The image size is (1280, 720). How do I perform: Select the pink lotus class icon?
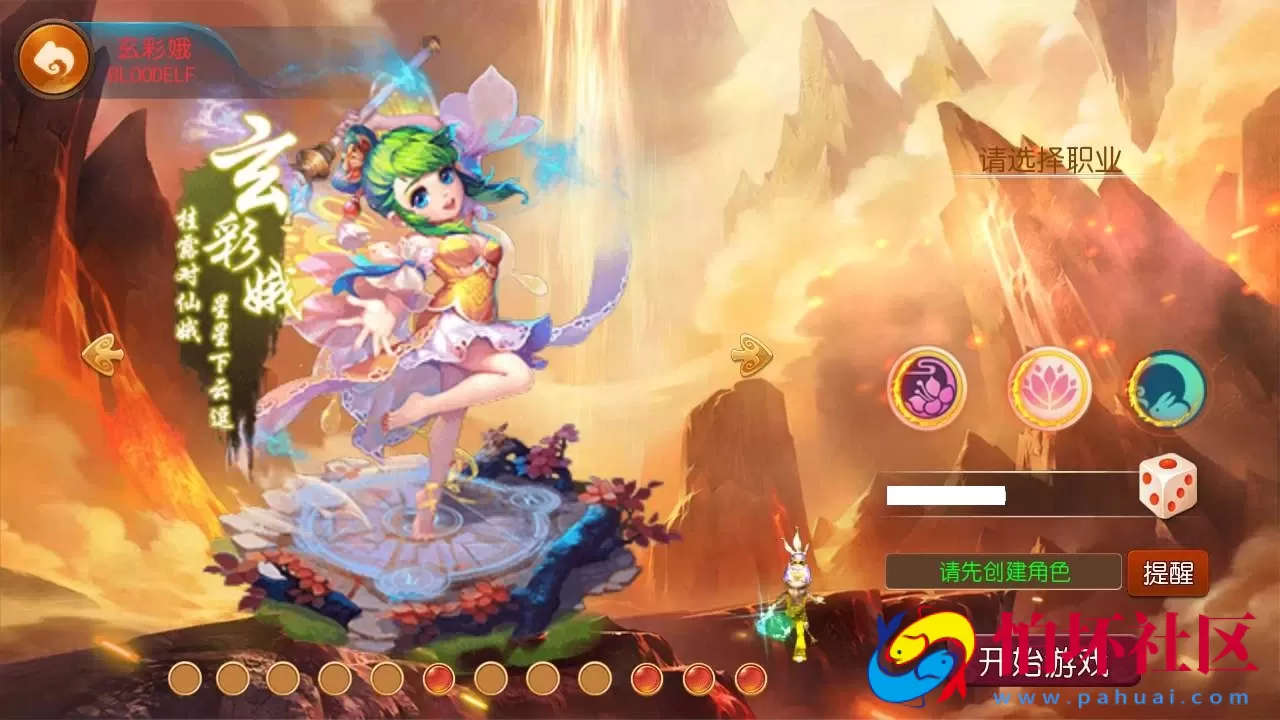coord(1048,388)
